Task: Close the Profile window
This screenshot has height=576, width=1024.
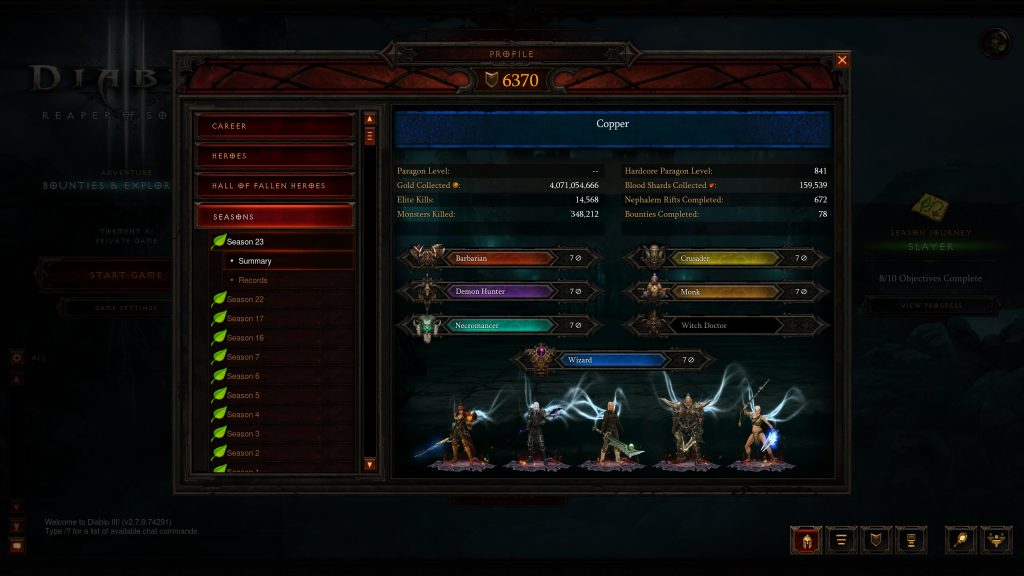Action: [x=842, y=60]
